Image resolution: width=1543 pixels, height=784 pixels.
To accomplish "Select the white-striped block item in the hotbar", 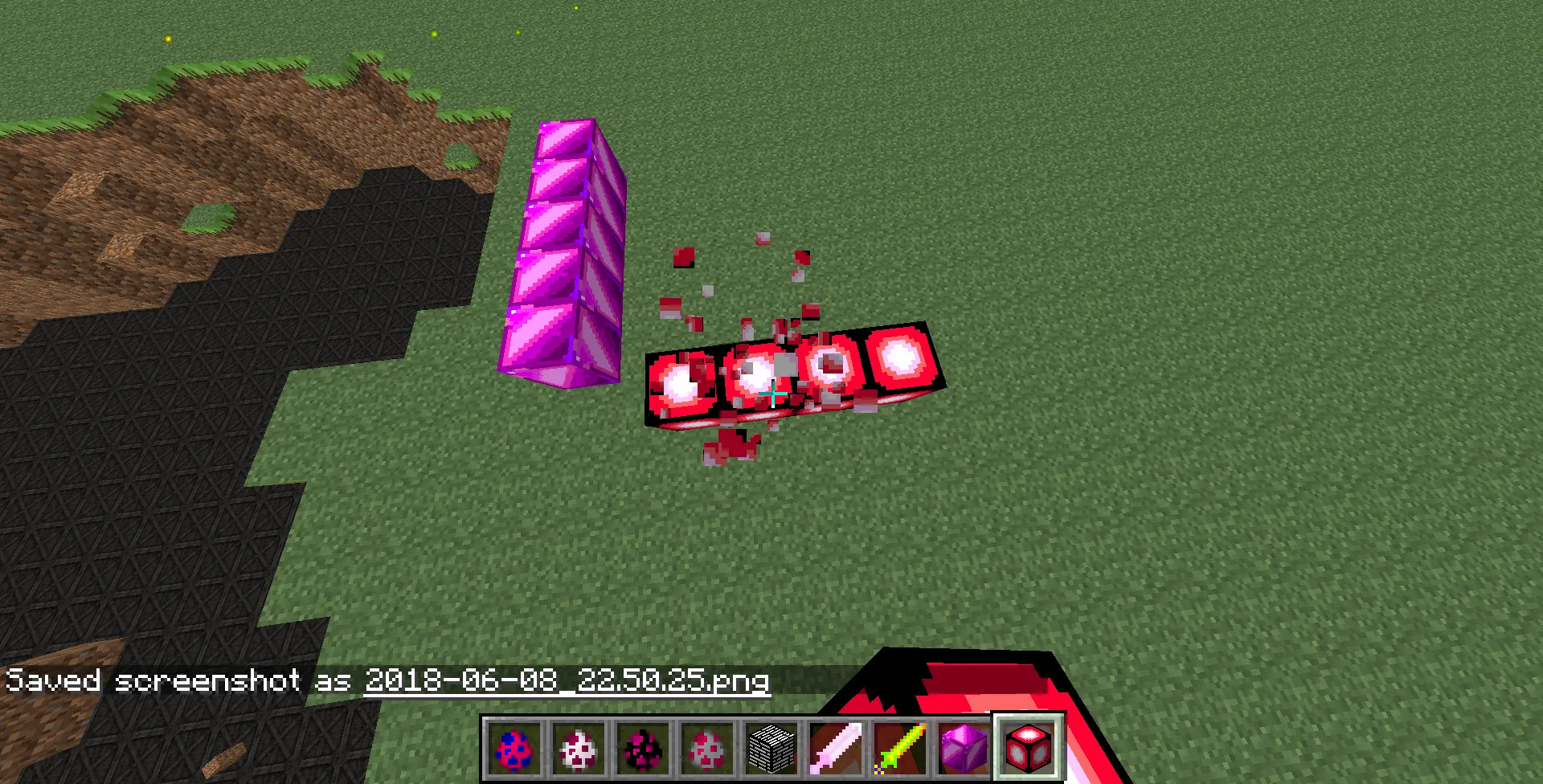I will [773, 747].
